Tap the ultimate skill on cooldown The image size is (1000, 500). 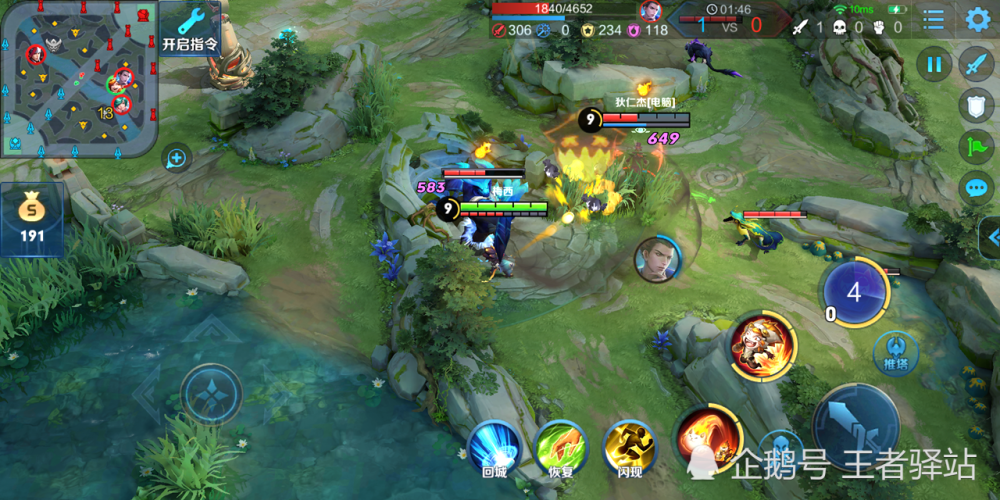[x=853, y=292]
